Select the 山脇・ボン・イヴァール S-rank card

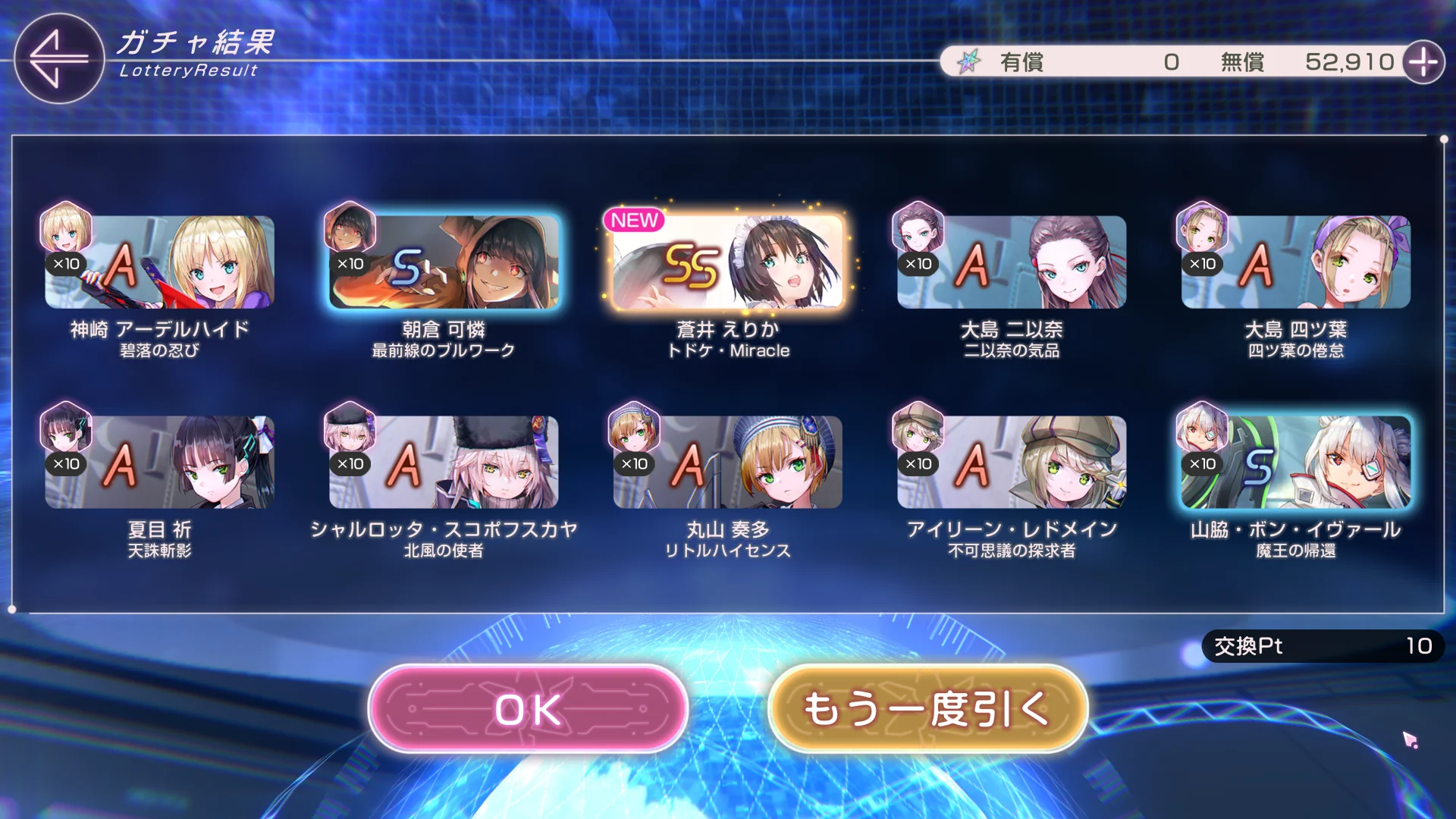[1295, 462]
